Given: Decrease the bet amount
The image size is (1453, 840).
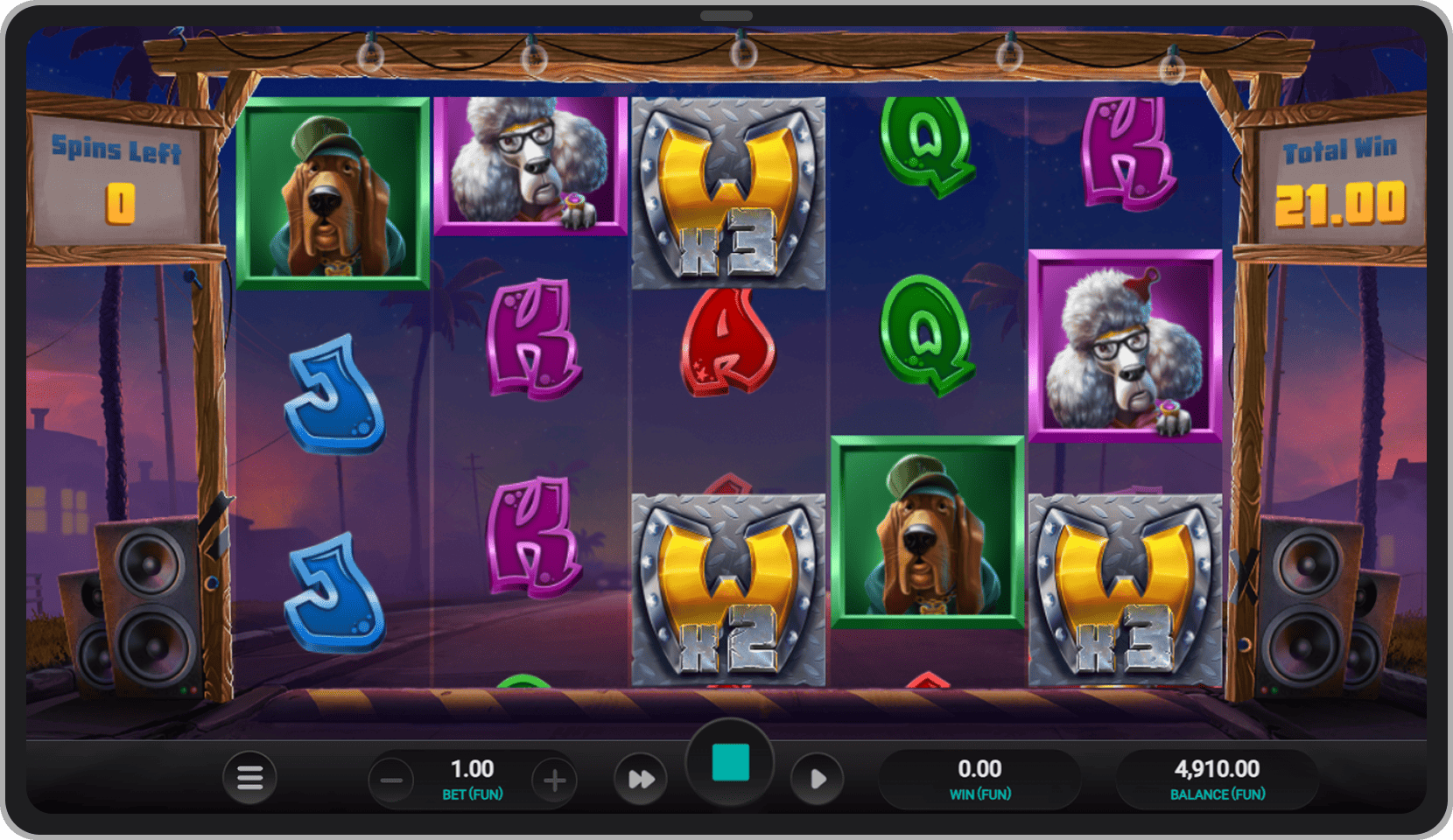Looking at the screenshot, I should coord(391,780).
